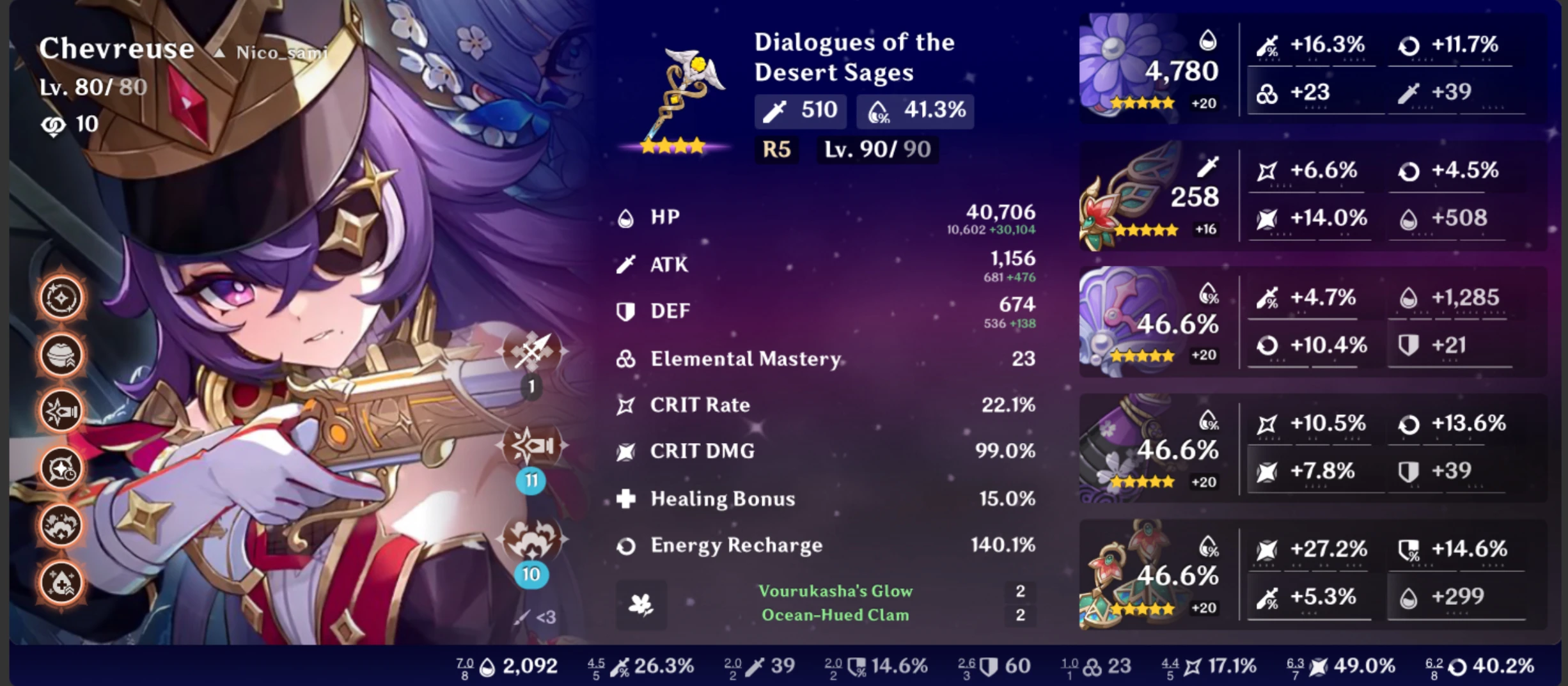Expand the Vourukasha's Glow set details
The height and width of the screenshot is (686, 1568).
coord(835,591)
